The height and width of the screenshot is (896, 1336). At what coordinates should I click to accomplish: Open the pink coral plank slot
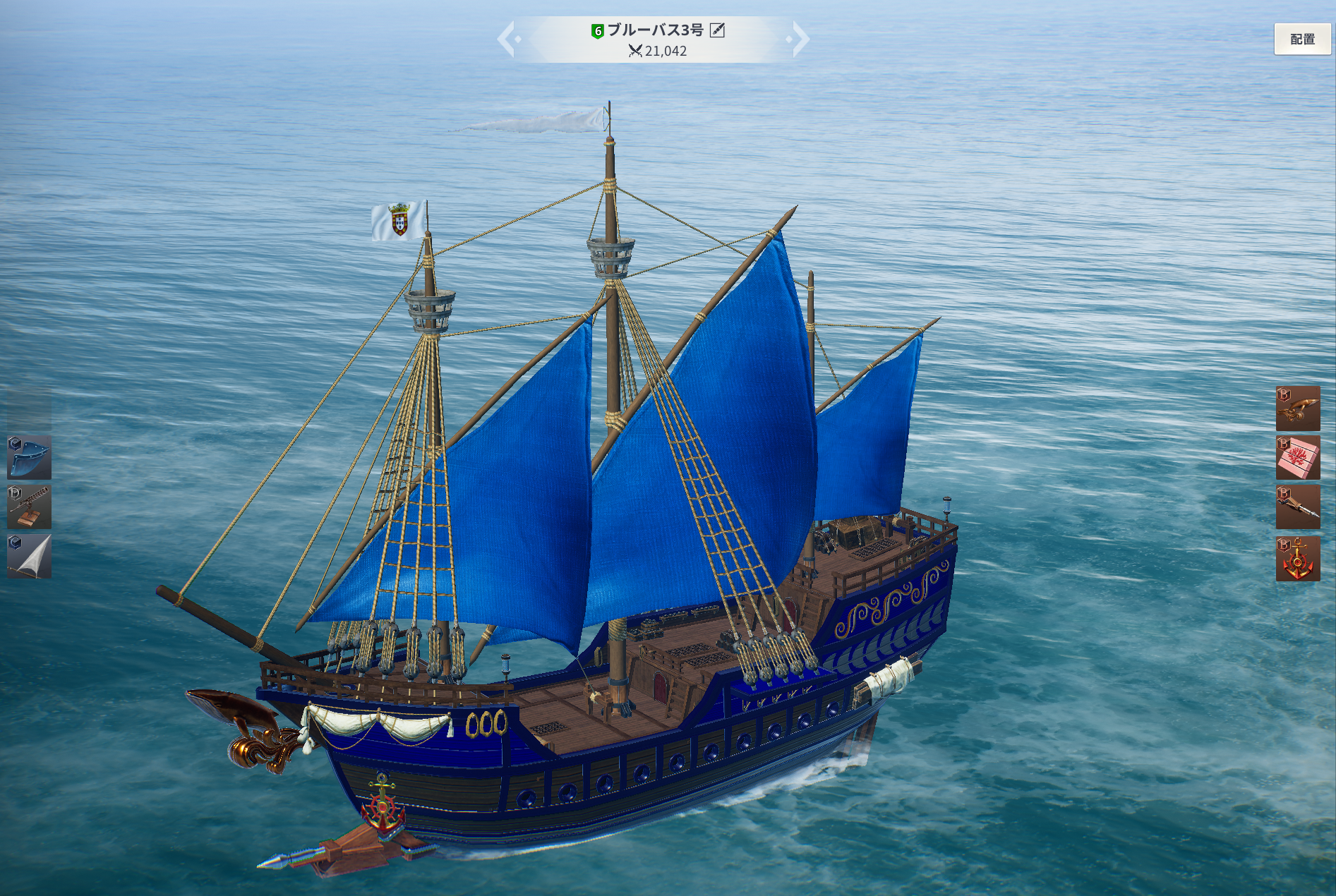coord(1297,458)
